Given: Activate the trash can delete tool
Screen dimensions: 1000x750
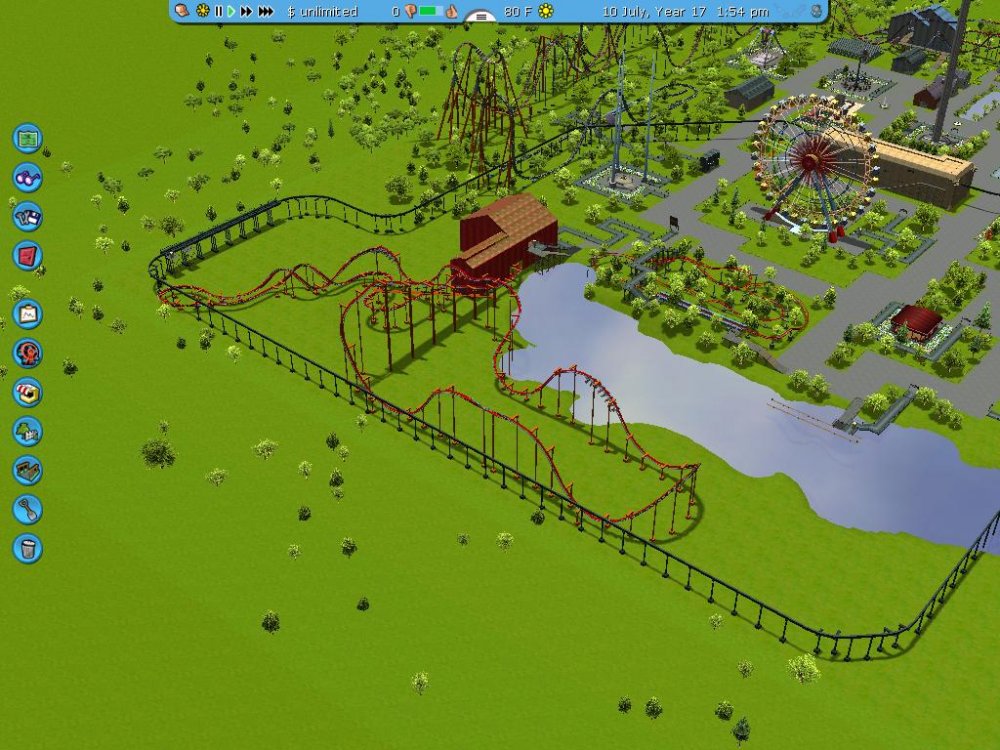Looking at the screenshot, I should coord(27,548).
